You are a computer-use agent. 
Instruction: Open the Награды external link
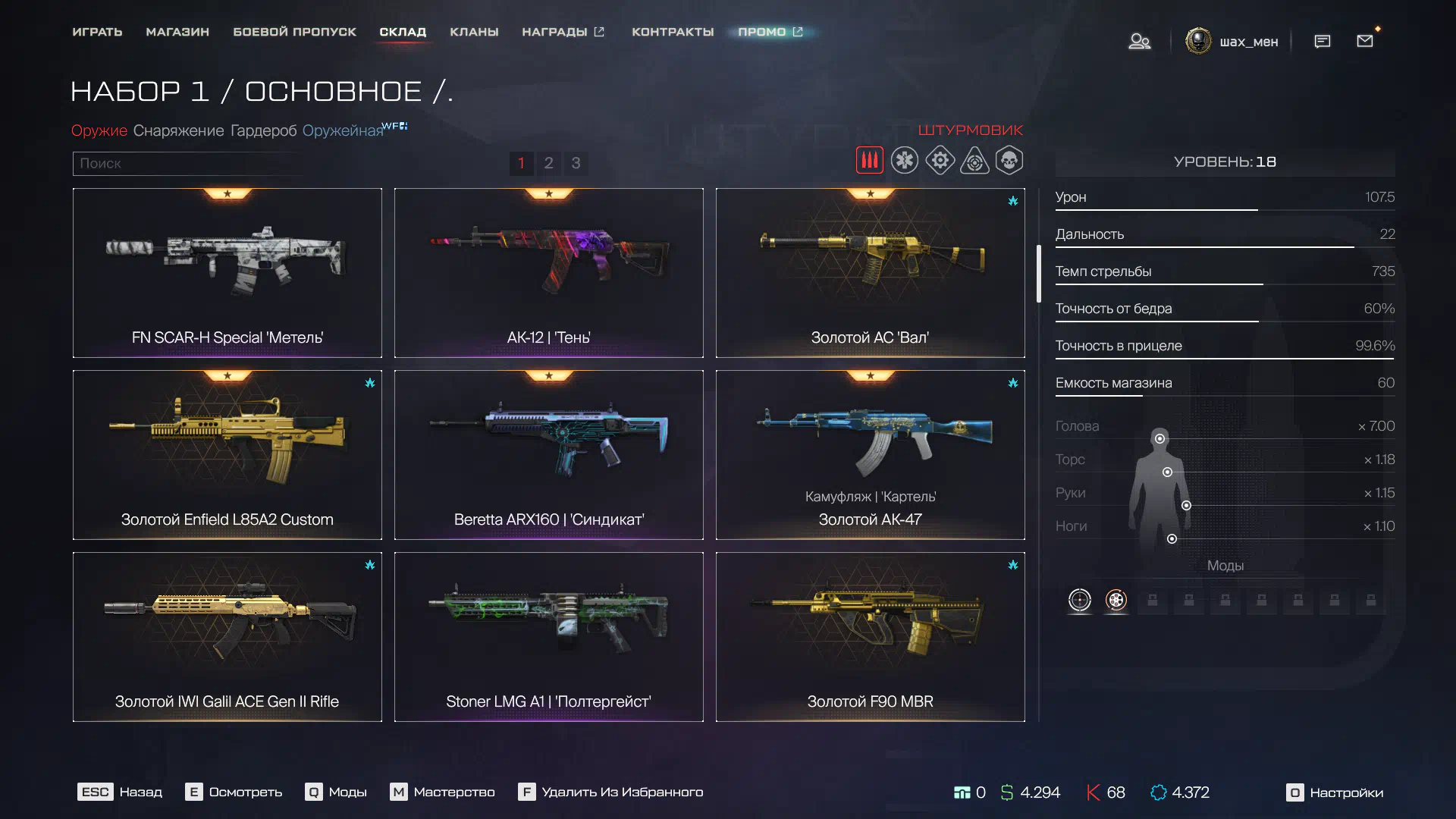click(563, 32)
